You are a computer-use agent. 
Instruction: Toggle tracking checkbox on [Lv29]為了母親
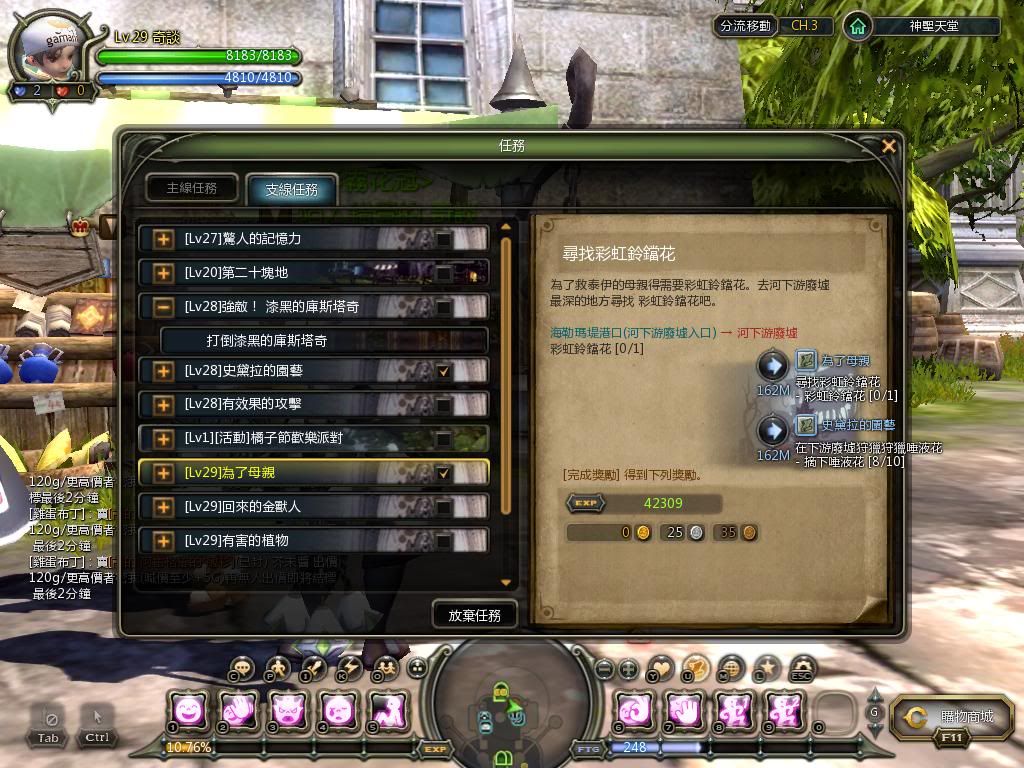pos(444,473)
